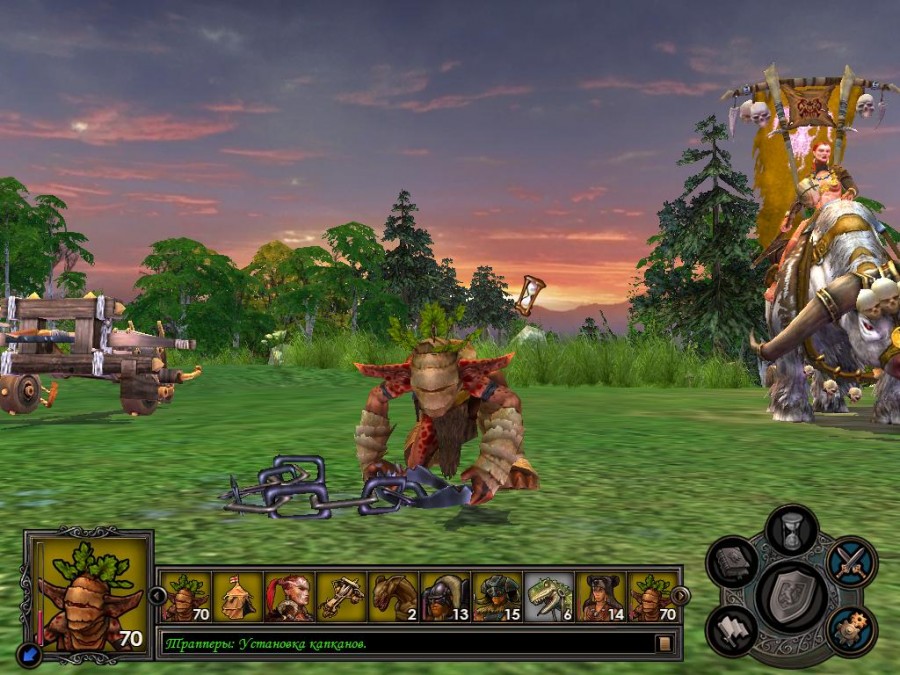This screenshot has width=900, height=675.
Task: Click the blue arrow button below the portrait
Action: (x=28, y=653)
